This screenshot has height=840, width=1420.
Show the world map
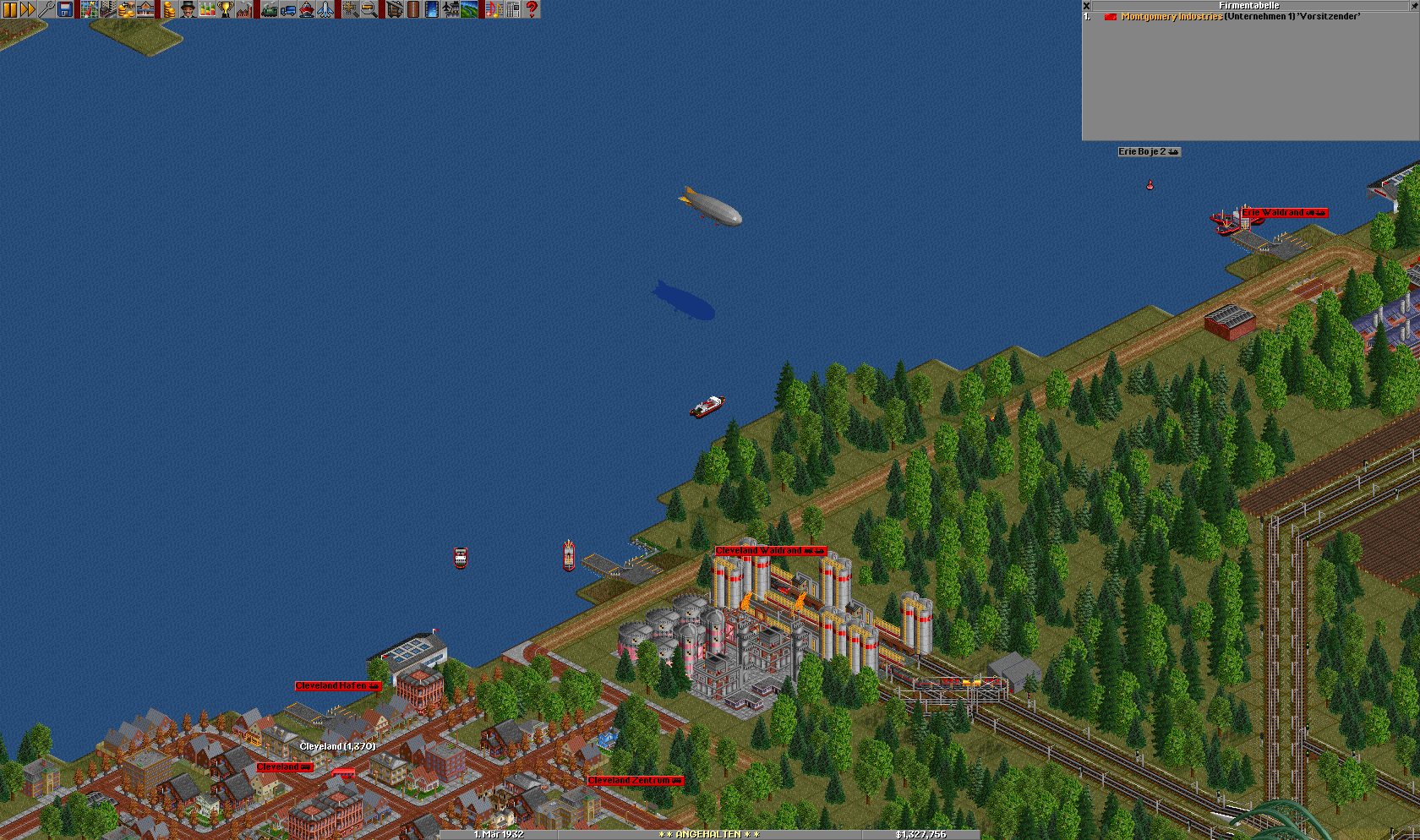click(x=89, y=9)
